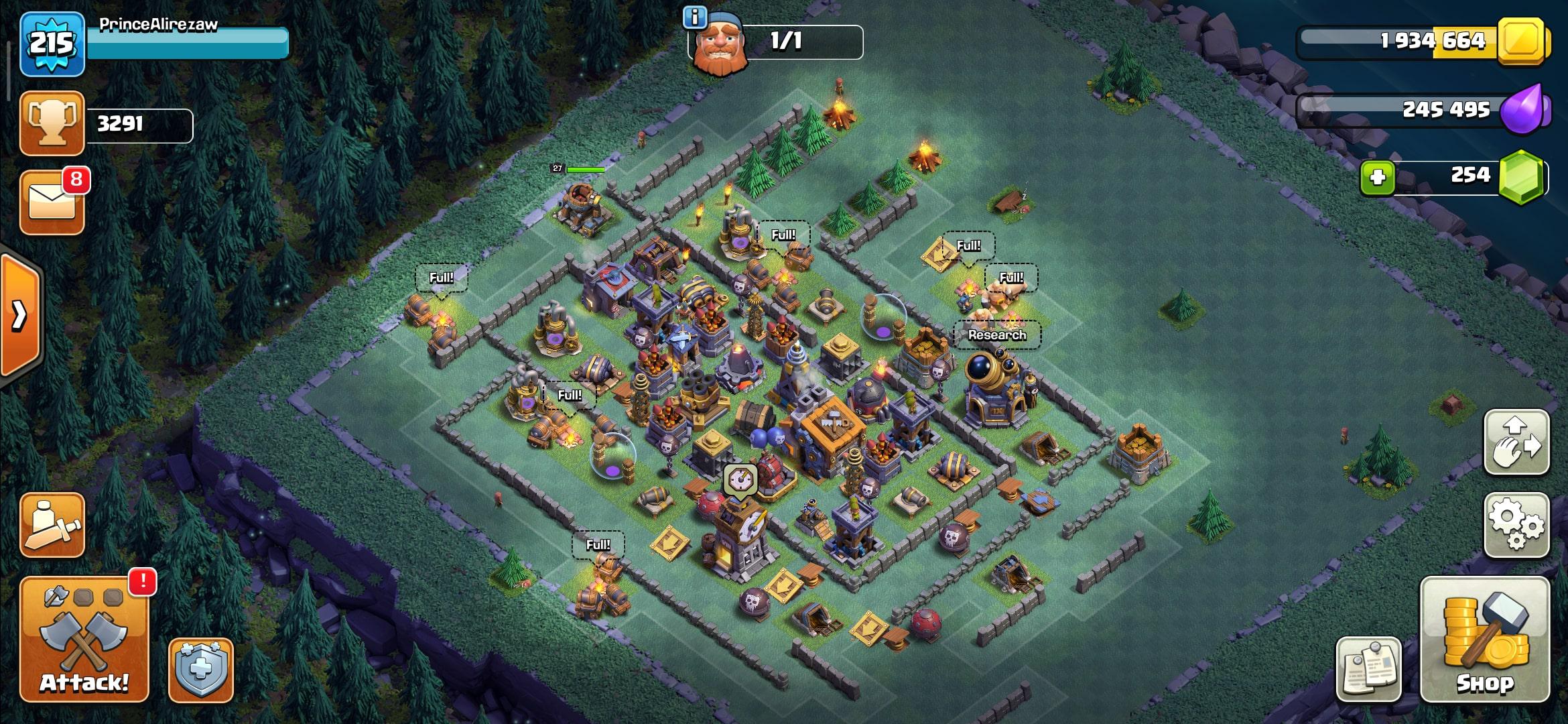Open the troop training sword button
Viewport: 1568px width, 724px height.
(x=52, y=526)
